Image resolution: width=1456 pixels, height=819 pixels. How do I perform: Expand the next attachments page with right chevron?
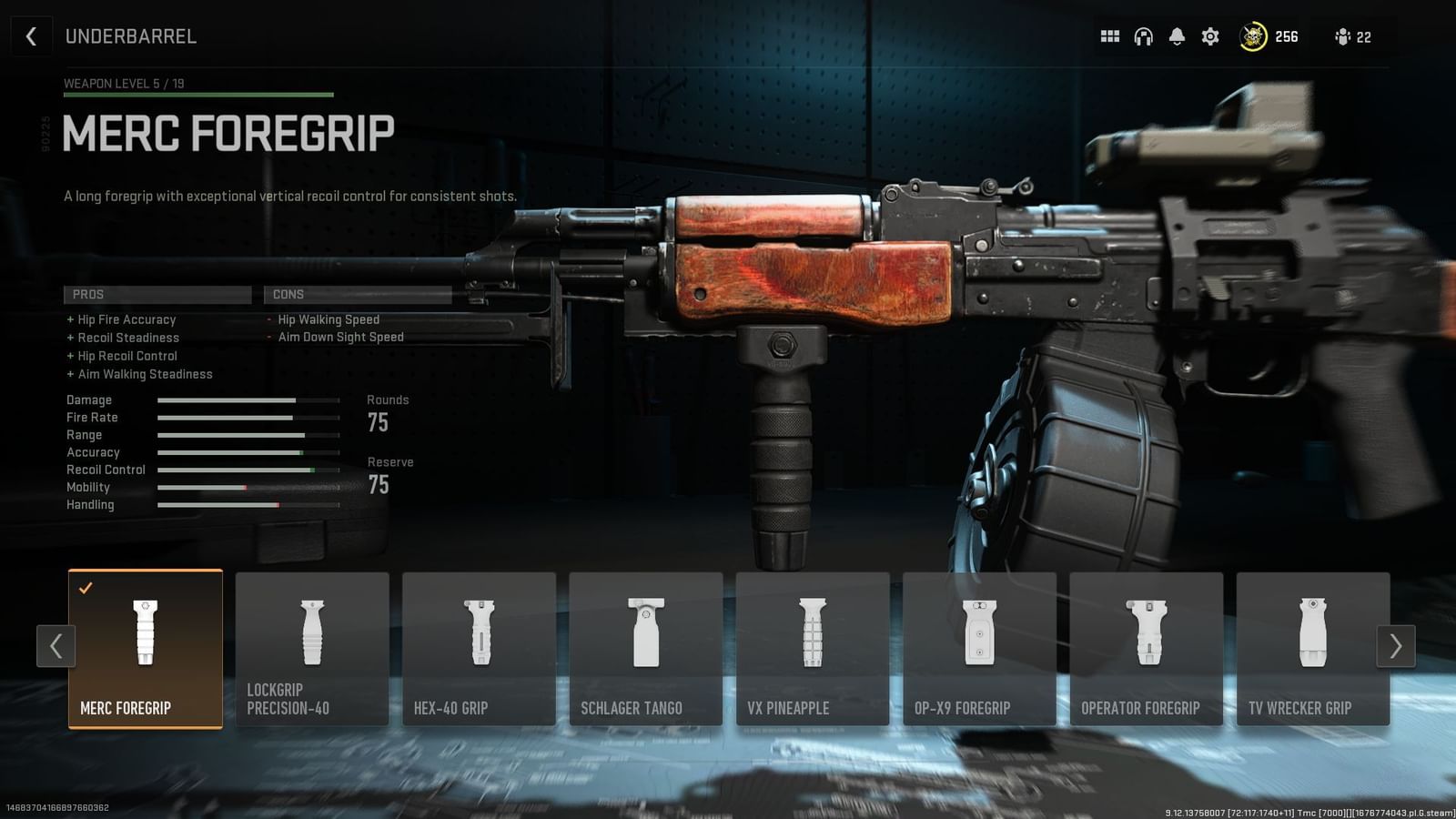[x=1395, y=647]
